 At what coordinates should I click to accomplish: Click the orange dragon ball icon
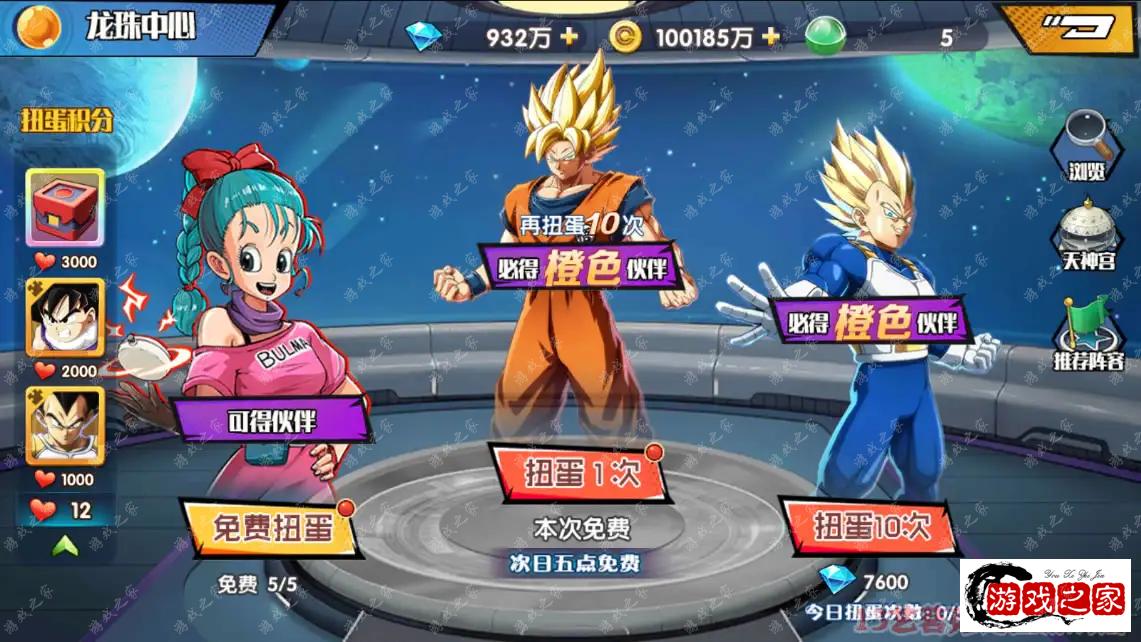[40, 27]
